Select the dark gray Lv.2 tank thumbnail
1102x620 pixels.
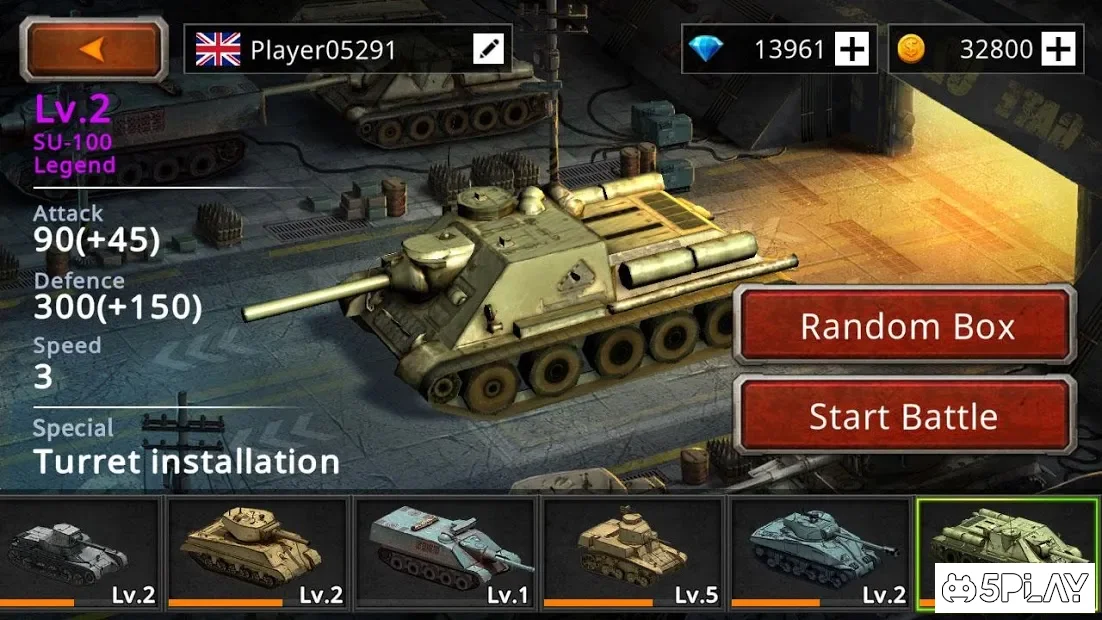click(x=80, y=552)
